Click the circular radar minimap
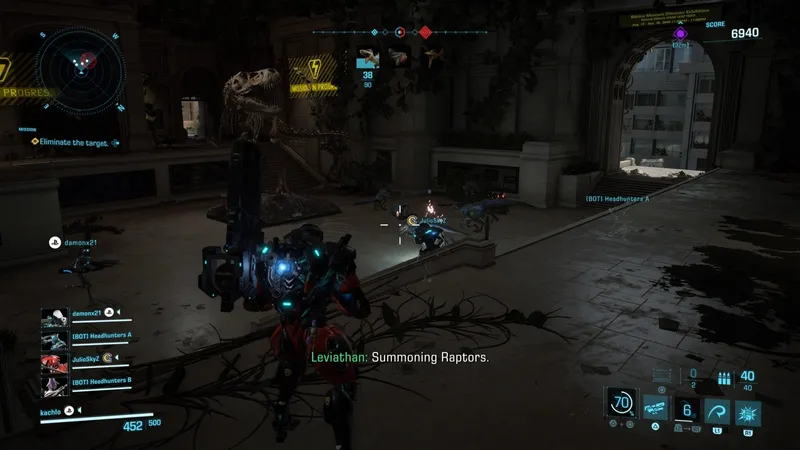The width and height of the screenshot is (800, 450). pos(82,70)
